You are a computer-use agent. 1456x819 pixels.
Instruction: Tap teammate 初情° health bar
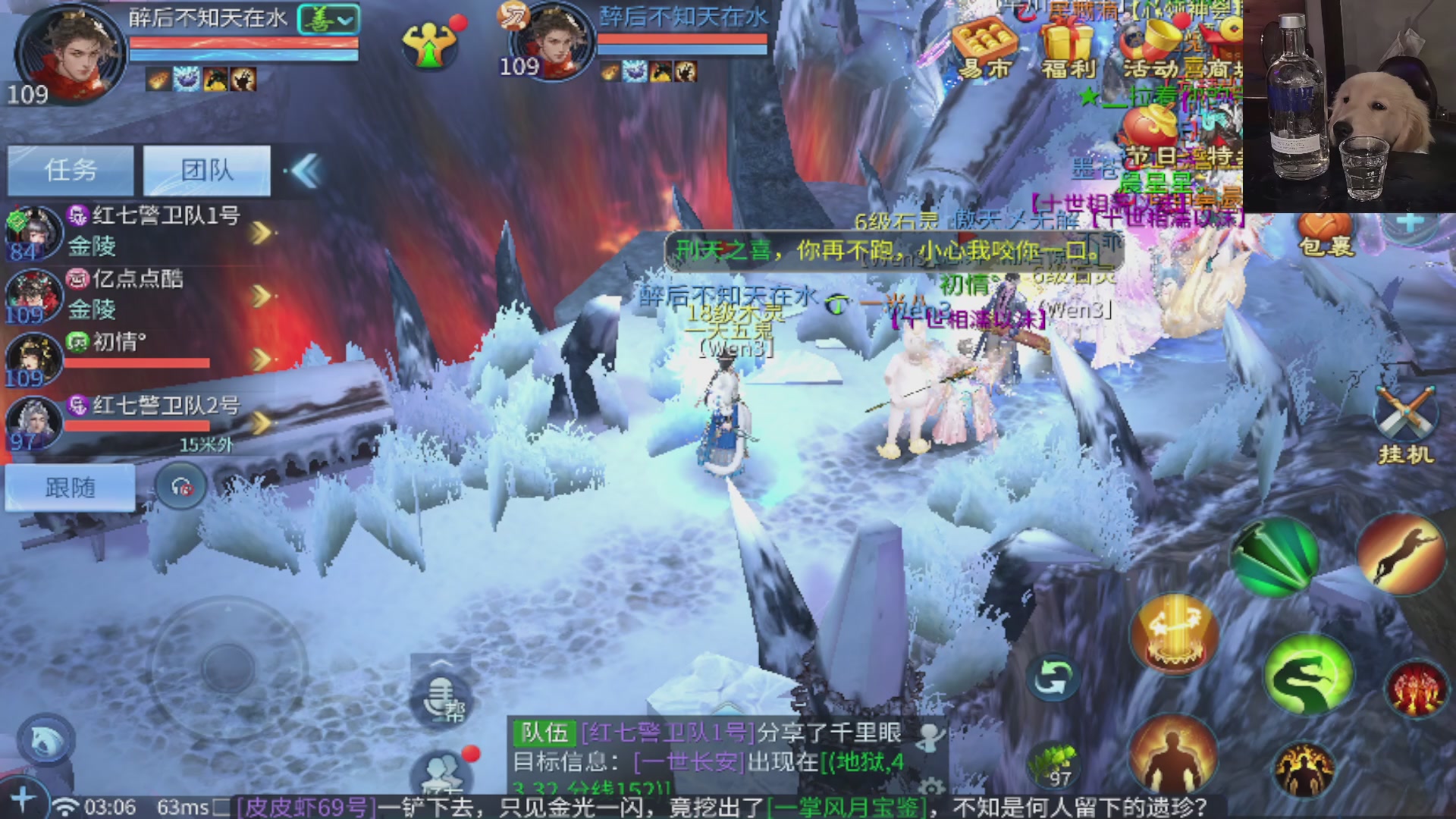click(x=136, y=362)
